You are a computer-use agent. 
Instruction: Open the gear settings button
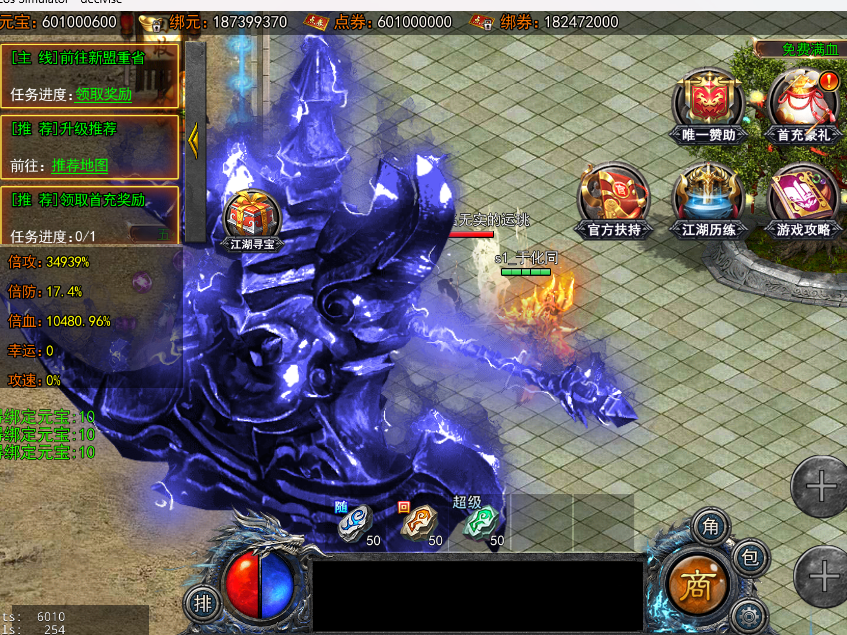747,614
